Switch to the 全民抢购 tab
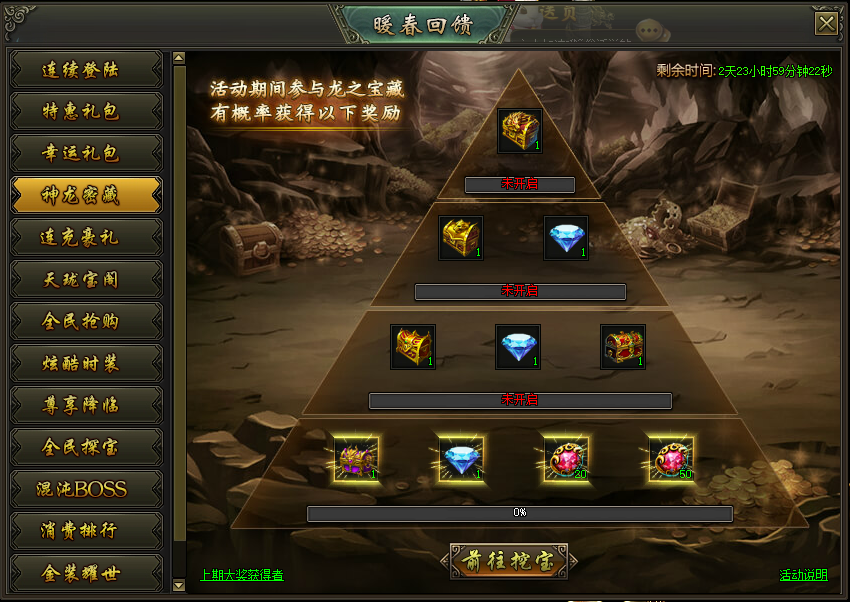The image size is (850, 602). [x=85, y=321]
